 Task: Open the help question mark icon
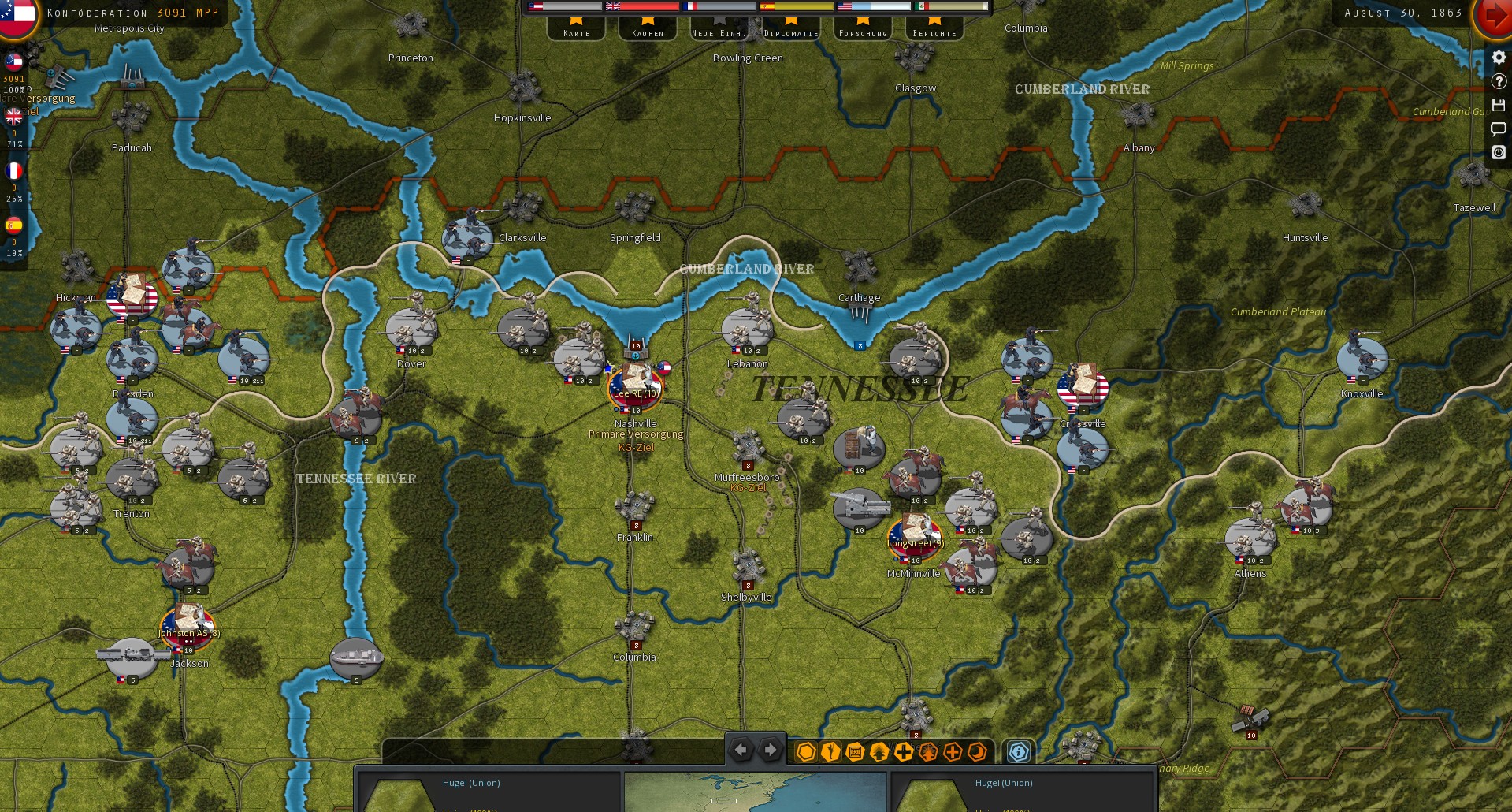[1498, 80]
